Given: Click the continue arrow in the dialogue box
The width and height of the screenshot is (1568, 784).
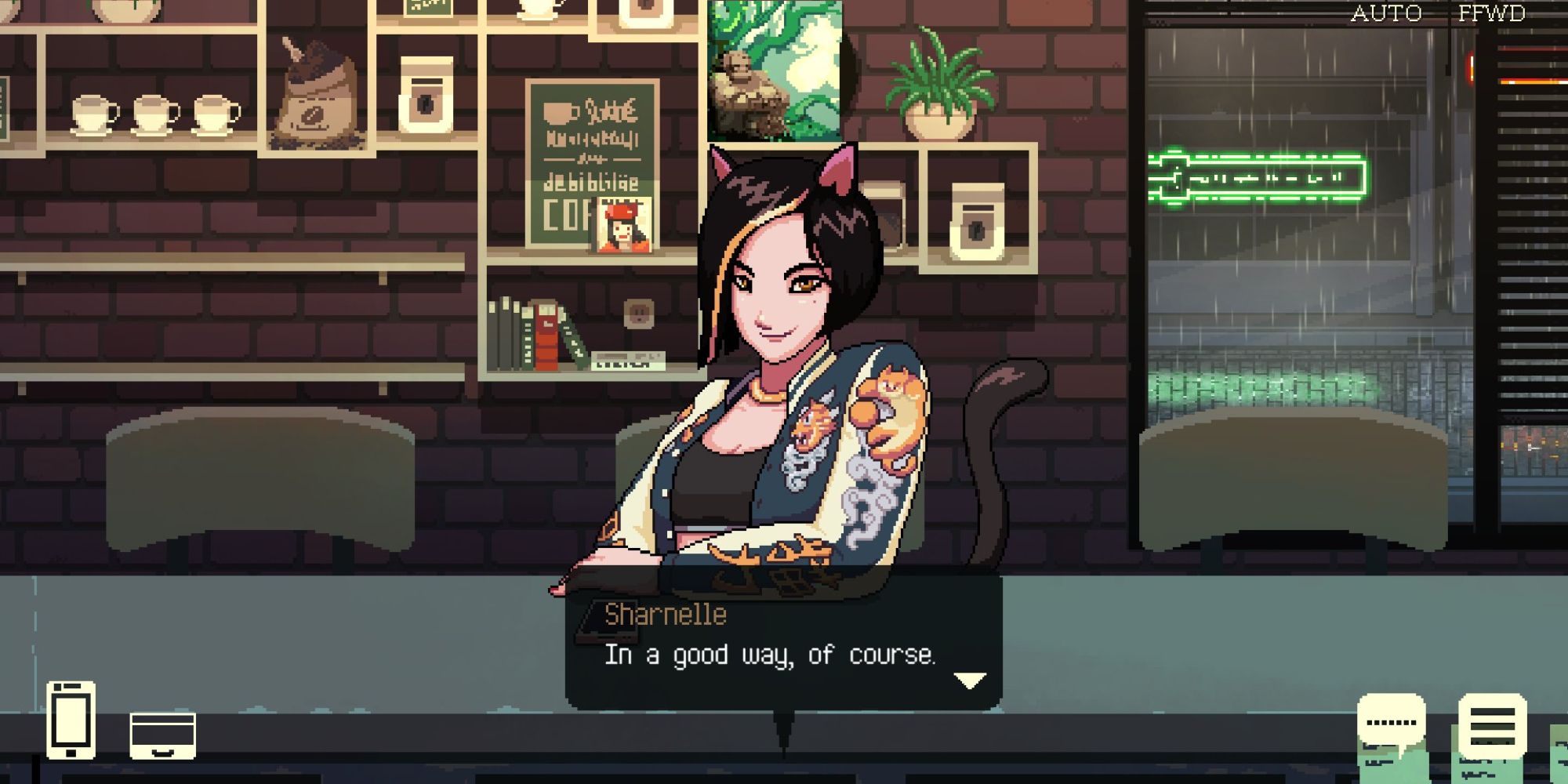Looking at the screenshot, I should tap(970, 679).
